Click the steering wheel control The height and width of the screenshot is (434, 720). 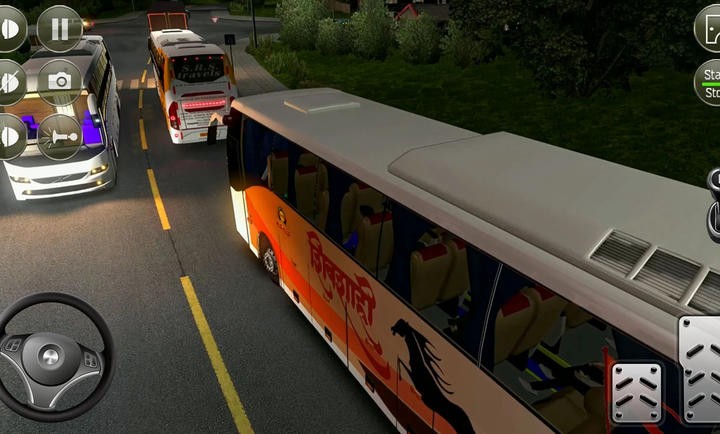tap(55, 355)
